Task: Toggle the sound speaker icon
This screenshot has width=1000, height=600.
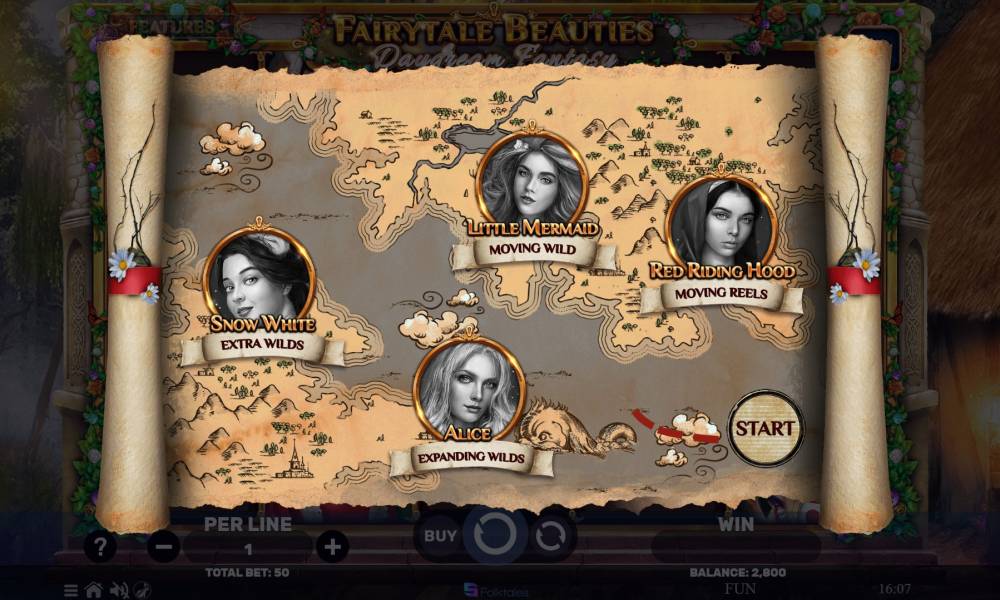Action: [x=118, y=590]
